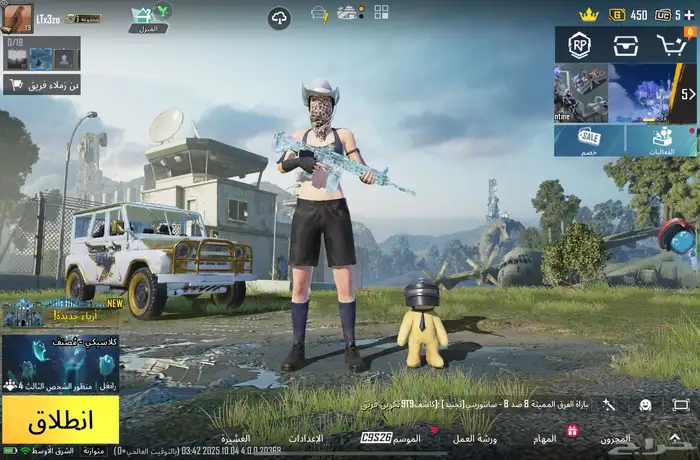Click the home house icon
The width and height of the screenshot is (700, 460).
click(148, 15)
